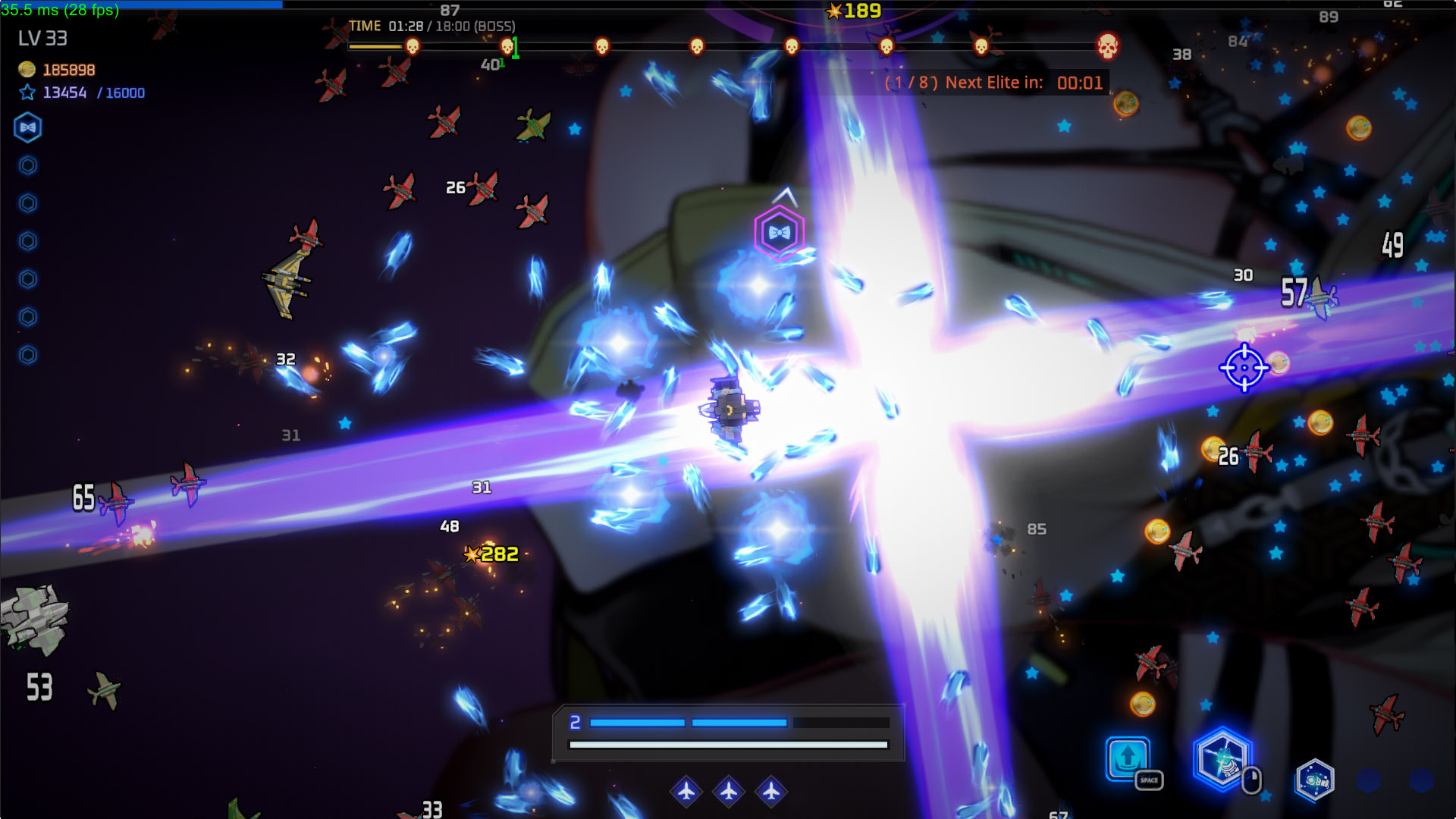Select the LV 33 level label
Image resolution: width=1456 pixels, height=819 pixels.
coord(42,39)
